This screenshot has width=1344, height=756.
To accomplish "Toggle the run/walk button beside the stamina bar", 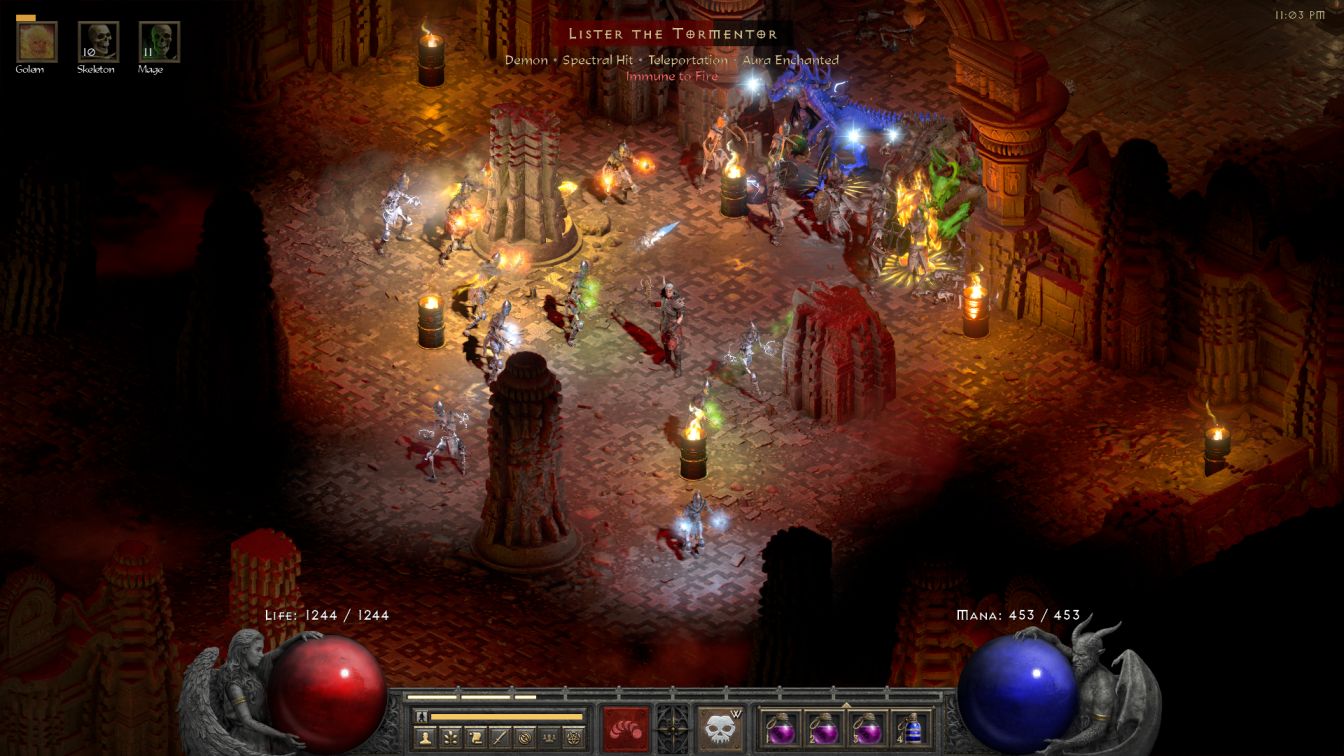I will point(421,716).
